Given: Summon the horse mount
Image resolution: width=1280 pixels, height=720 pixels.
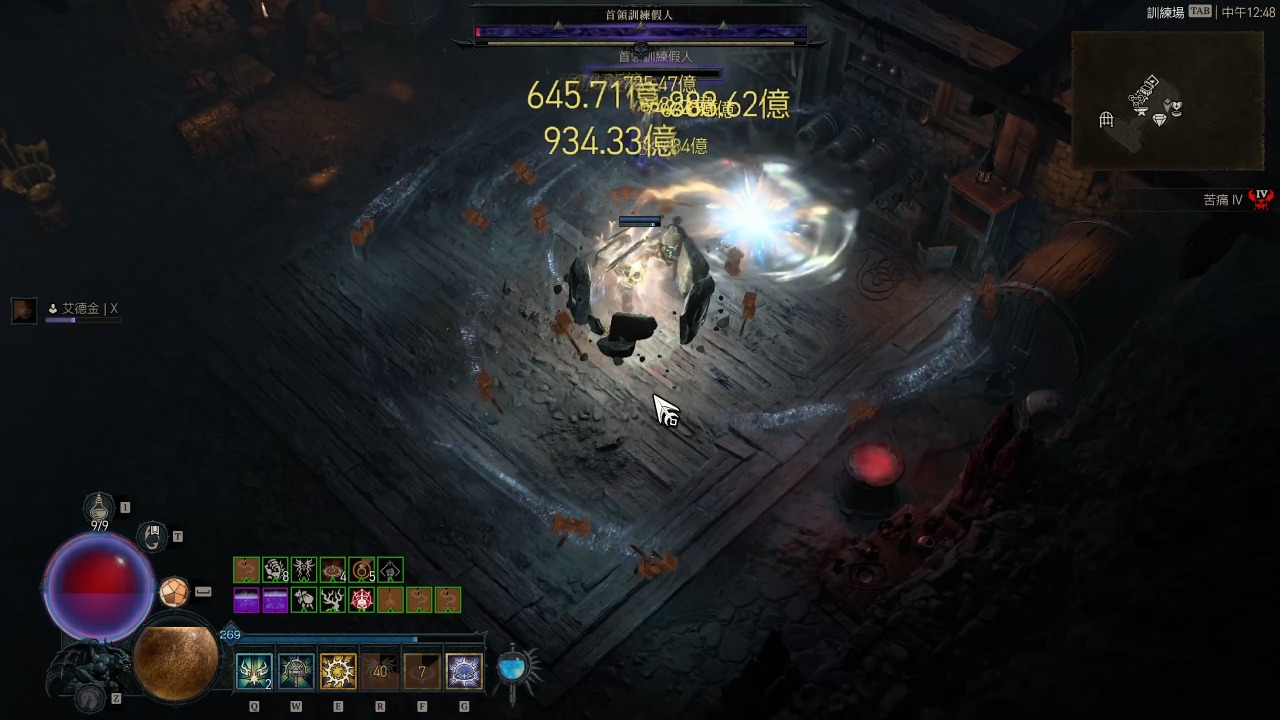Looking at the screenshot, I should [x=91, y=697].
